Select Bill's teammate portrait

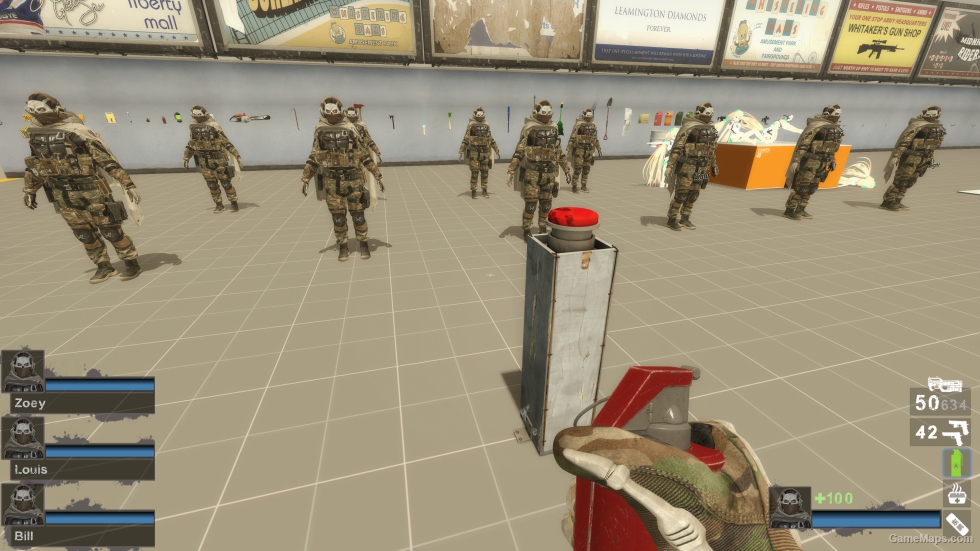(22, 505)
